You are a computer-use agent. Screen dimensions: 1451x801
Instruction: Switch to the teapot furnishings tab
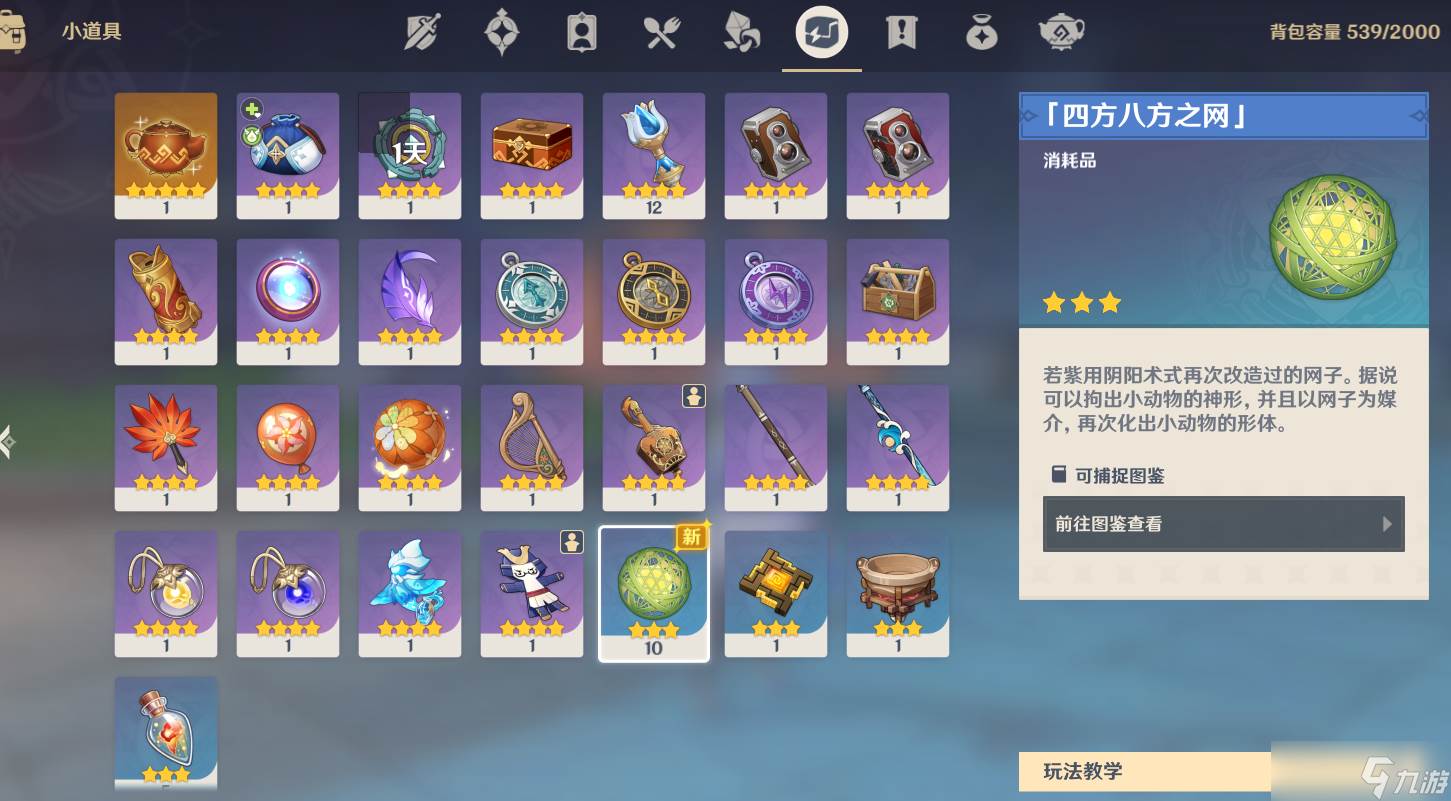(x=1061, y=33)
